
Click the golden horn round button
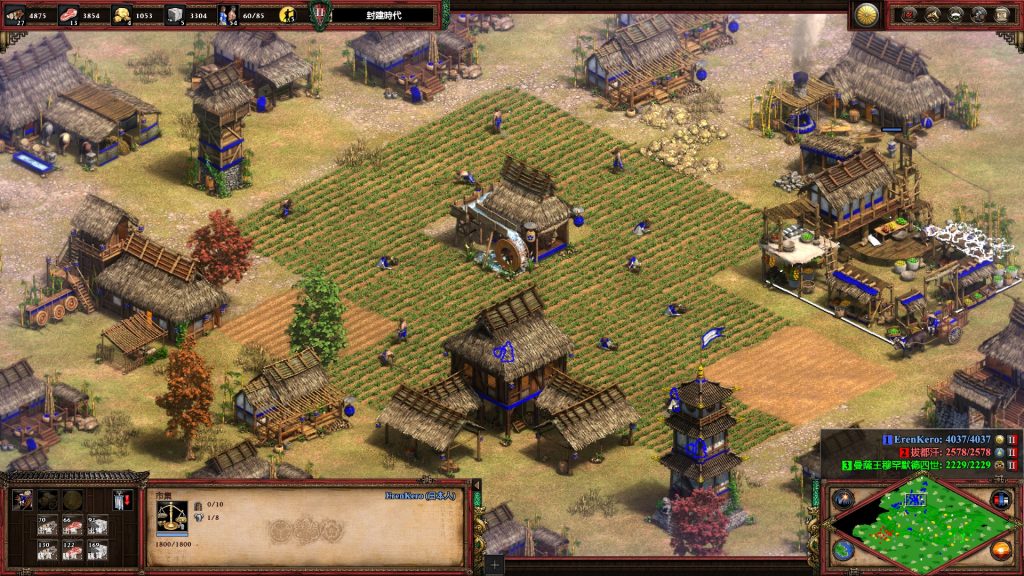pyautogui.click(x=931, y=14)
